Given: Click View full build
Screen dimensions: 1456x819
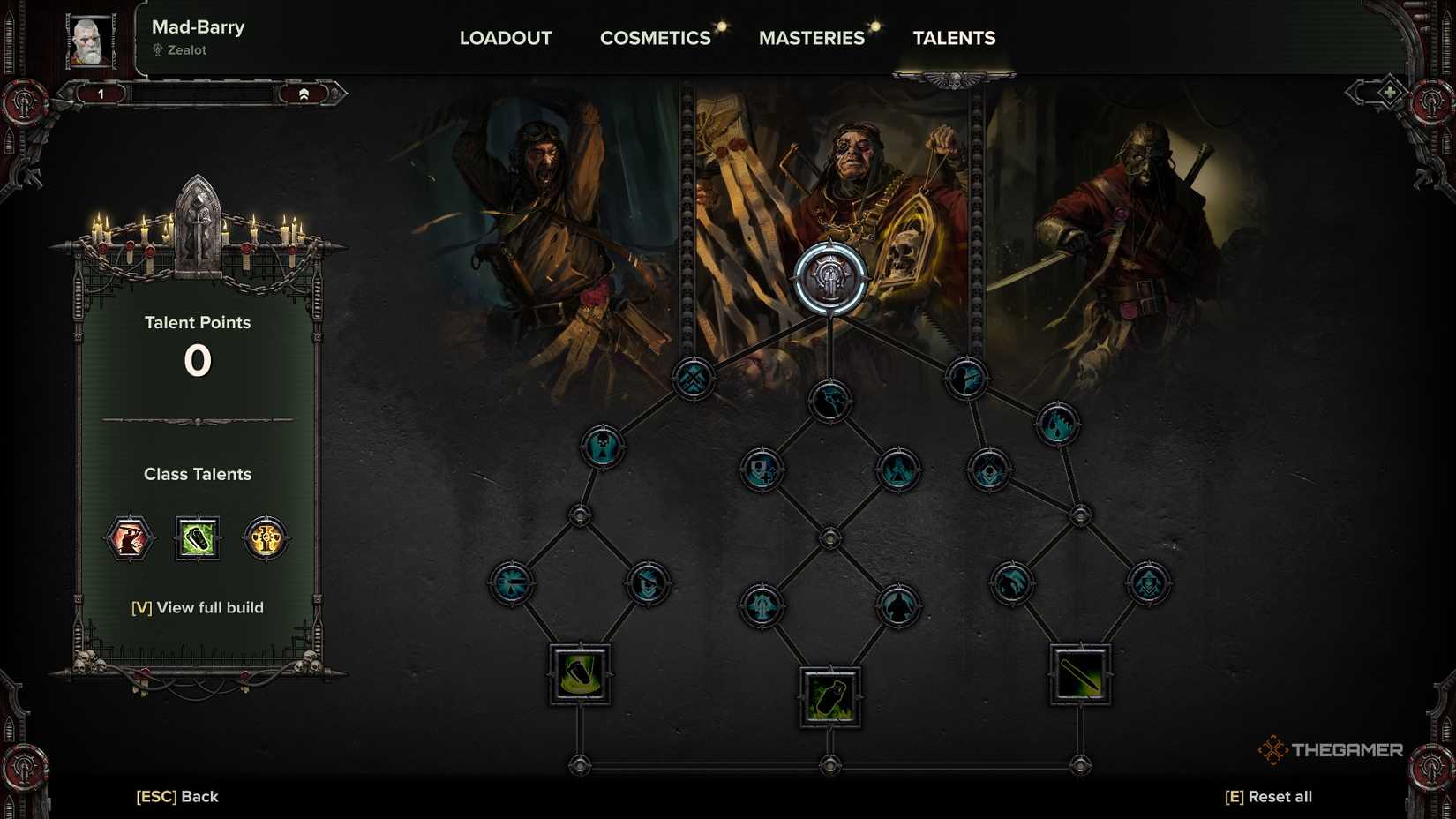Looking at the screenshot, I should click(198, 607).
